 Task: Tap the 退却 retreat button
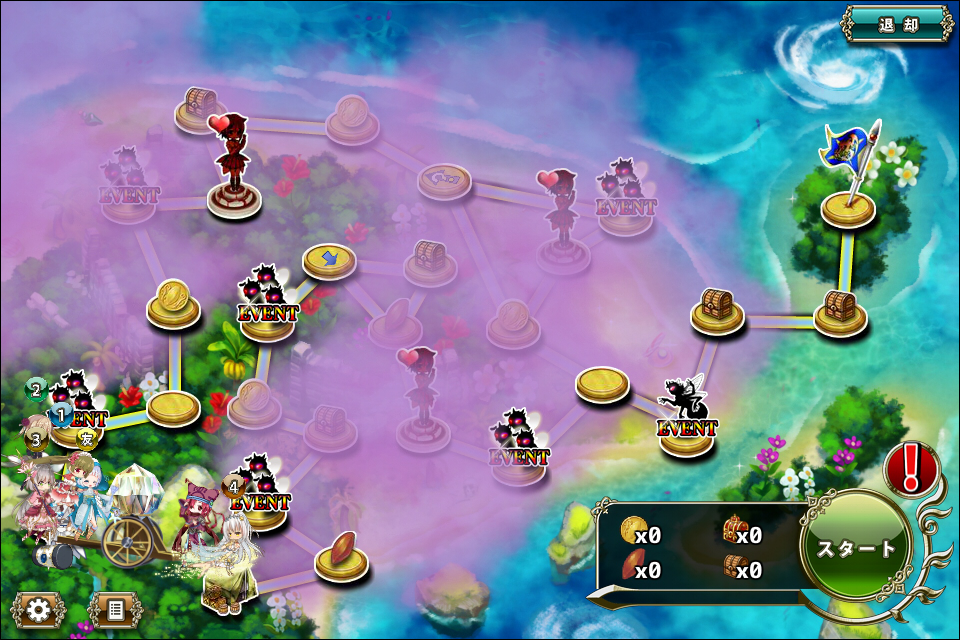coord(896,24)
